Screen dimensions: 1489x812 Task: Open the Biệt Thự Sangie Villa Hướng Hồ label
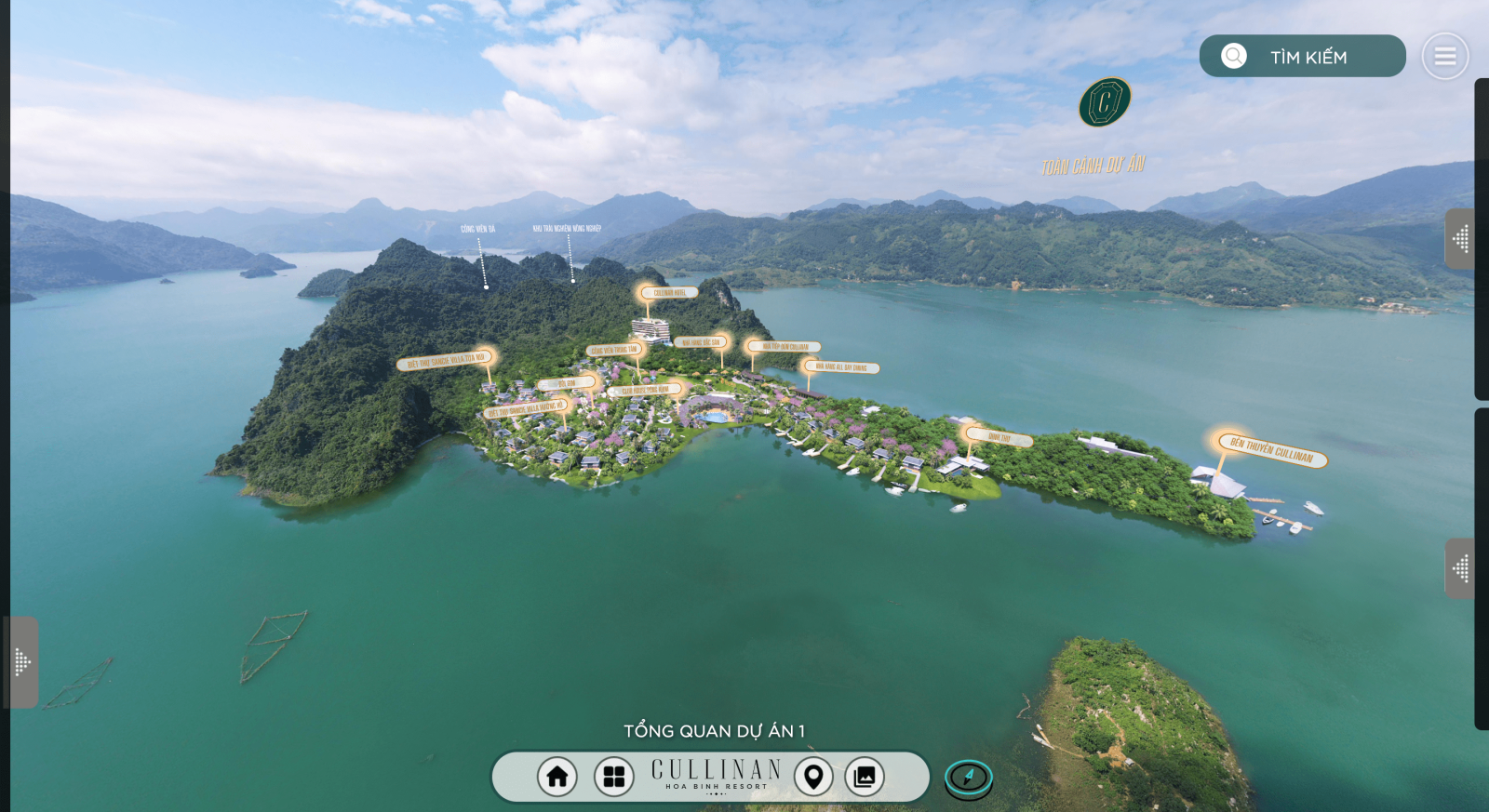pos(524,409)
